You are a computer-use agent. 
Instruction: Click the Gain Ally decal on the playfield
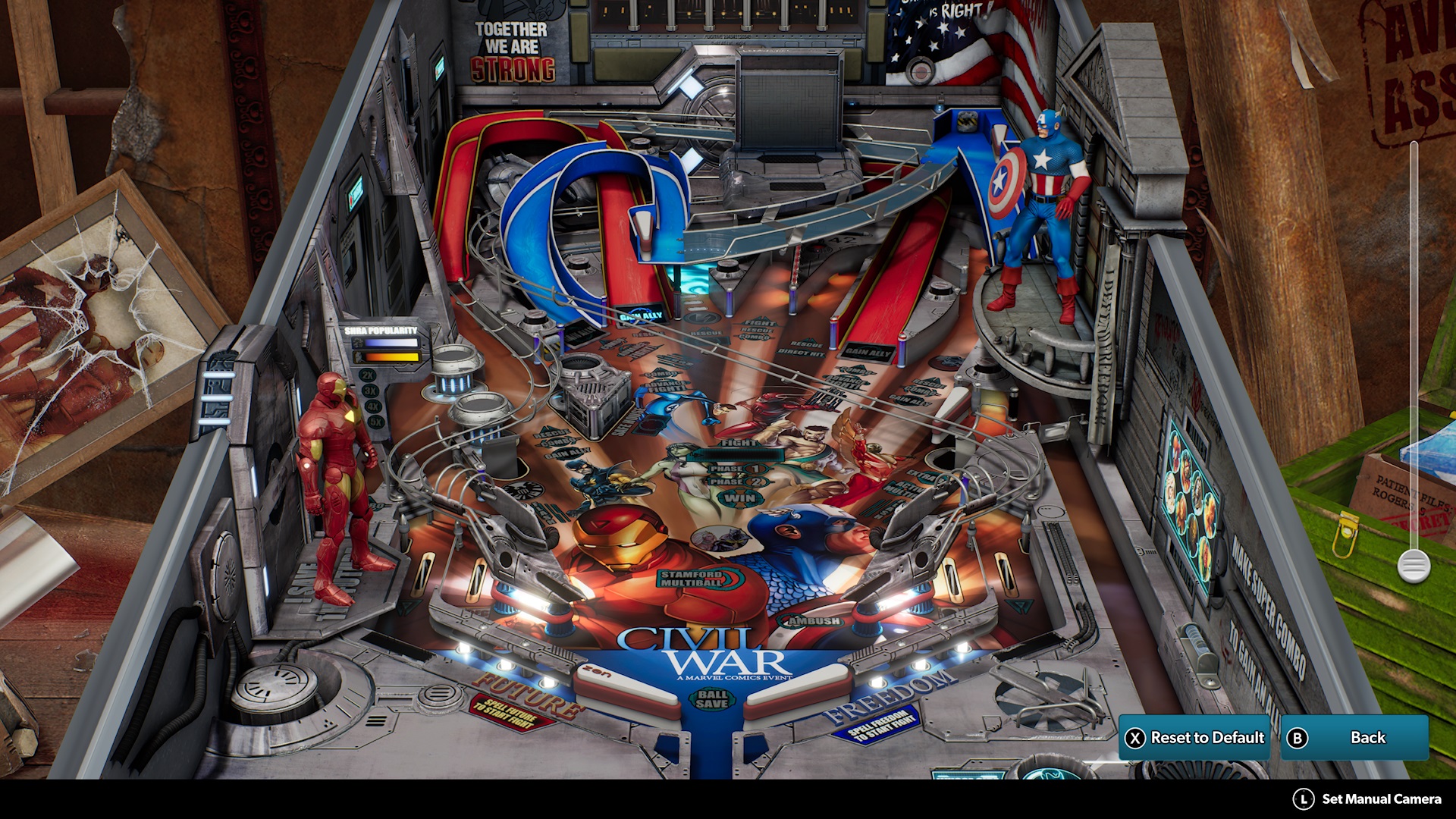tap(639, 315)
